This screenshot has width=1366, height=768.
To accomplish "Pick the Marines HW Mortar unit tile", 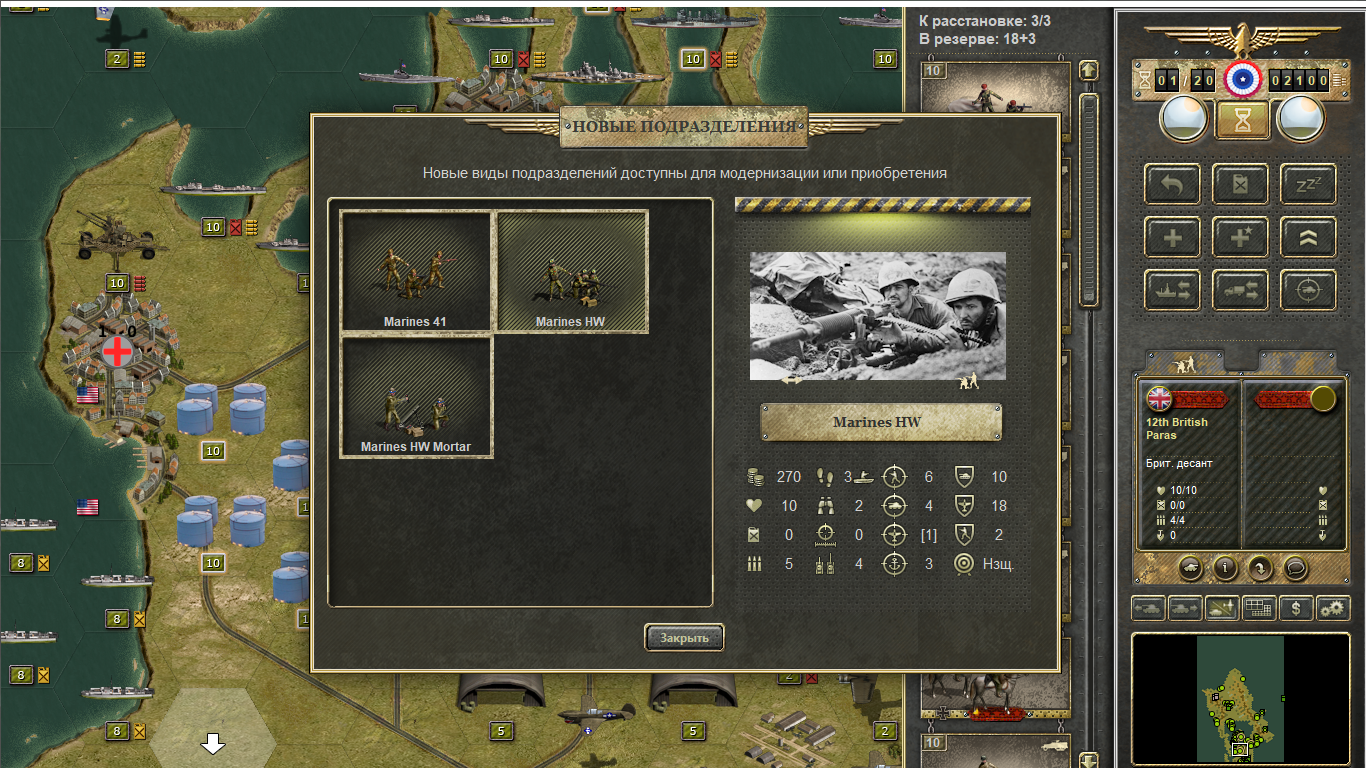I will pyautogui.click(x=416, y=397).
